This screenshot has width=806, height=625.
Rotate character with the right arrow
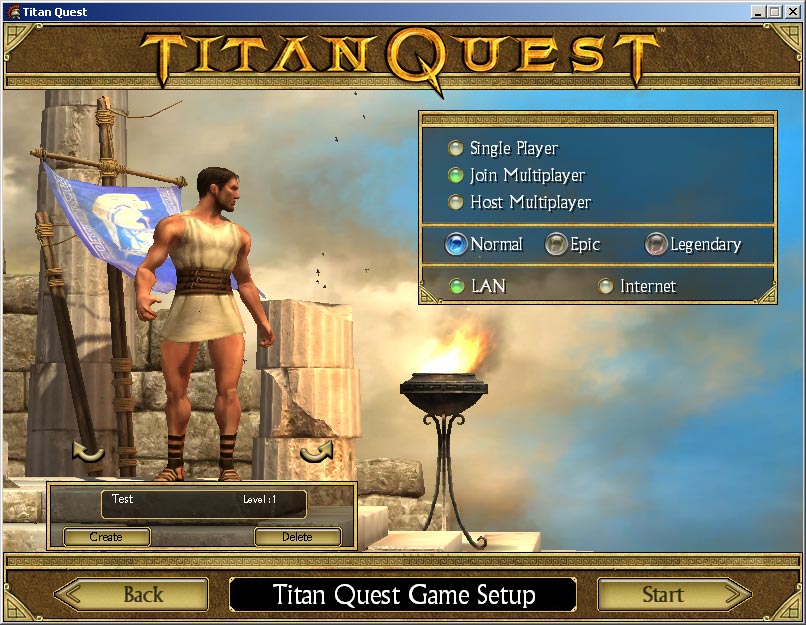click(316, 454)
